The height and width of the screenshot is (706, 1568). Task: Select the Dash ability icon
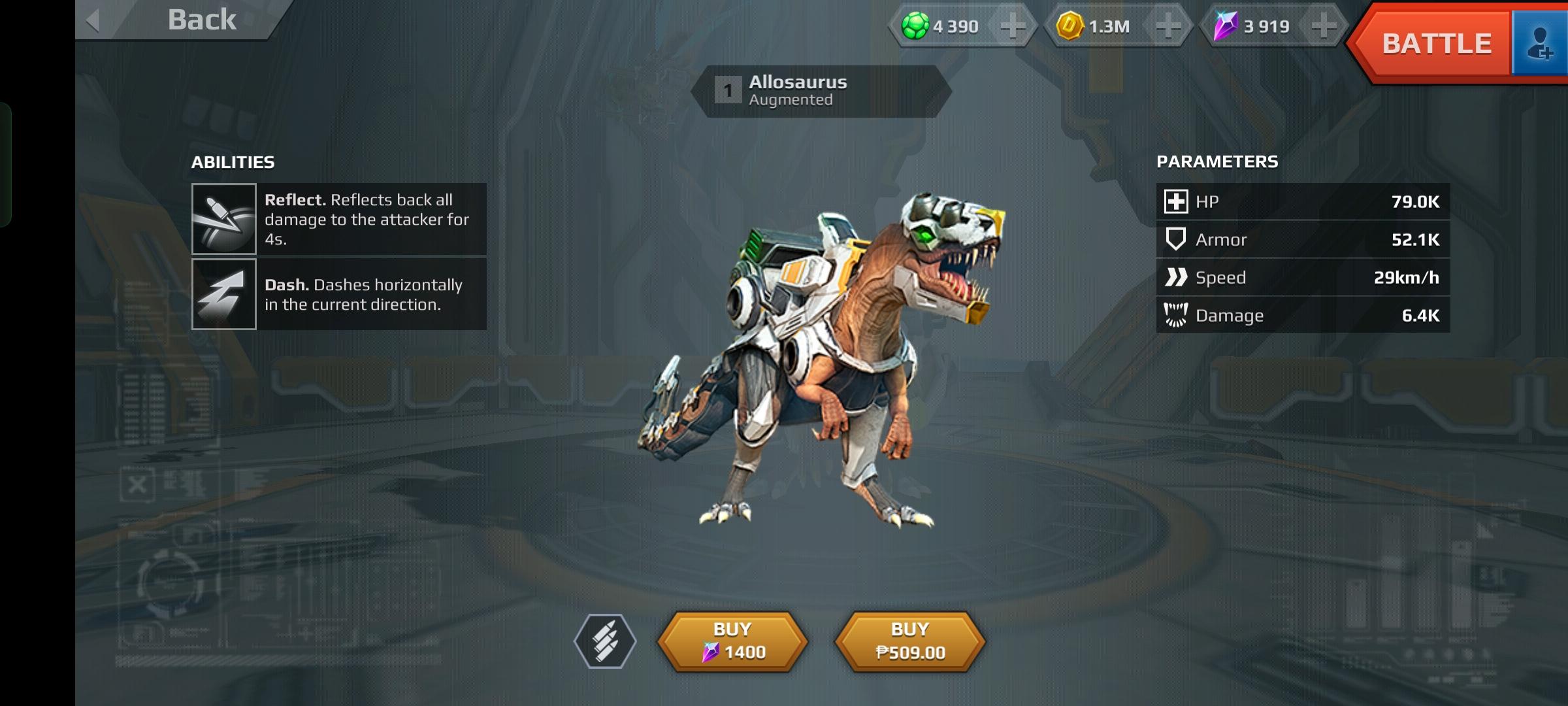pos(224,294)
